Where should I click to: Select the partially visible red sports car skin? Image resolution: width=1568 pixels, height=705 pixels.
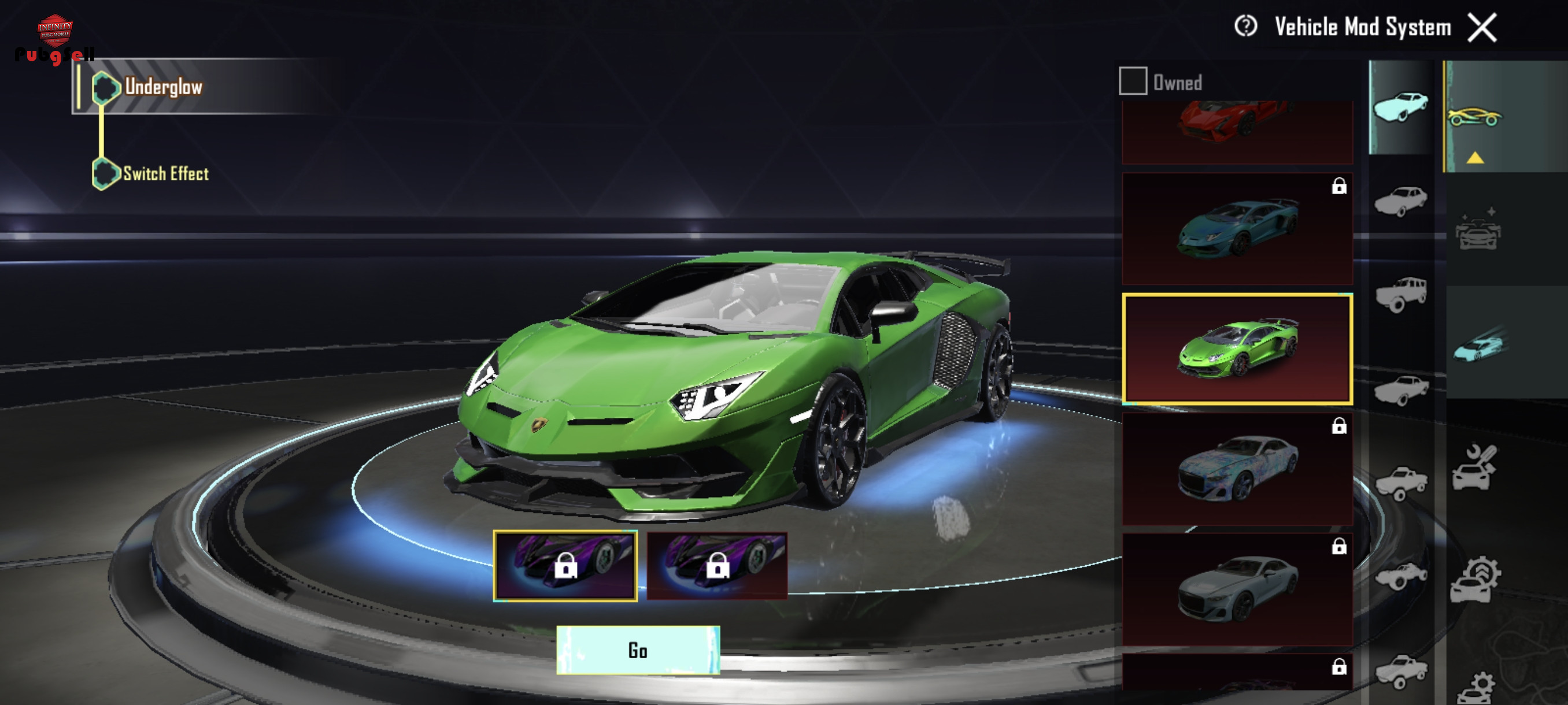click(1237, 131)
